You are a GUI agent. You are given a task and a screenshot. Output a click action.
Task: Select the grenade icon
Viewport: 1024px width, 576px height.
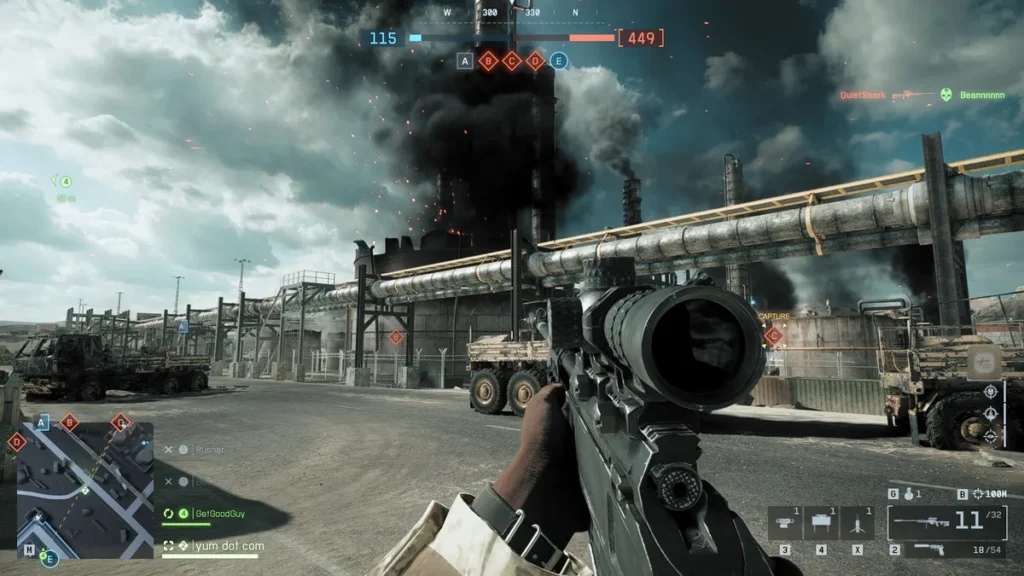click(x=907, y=493)
